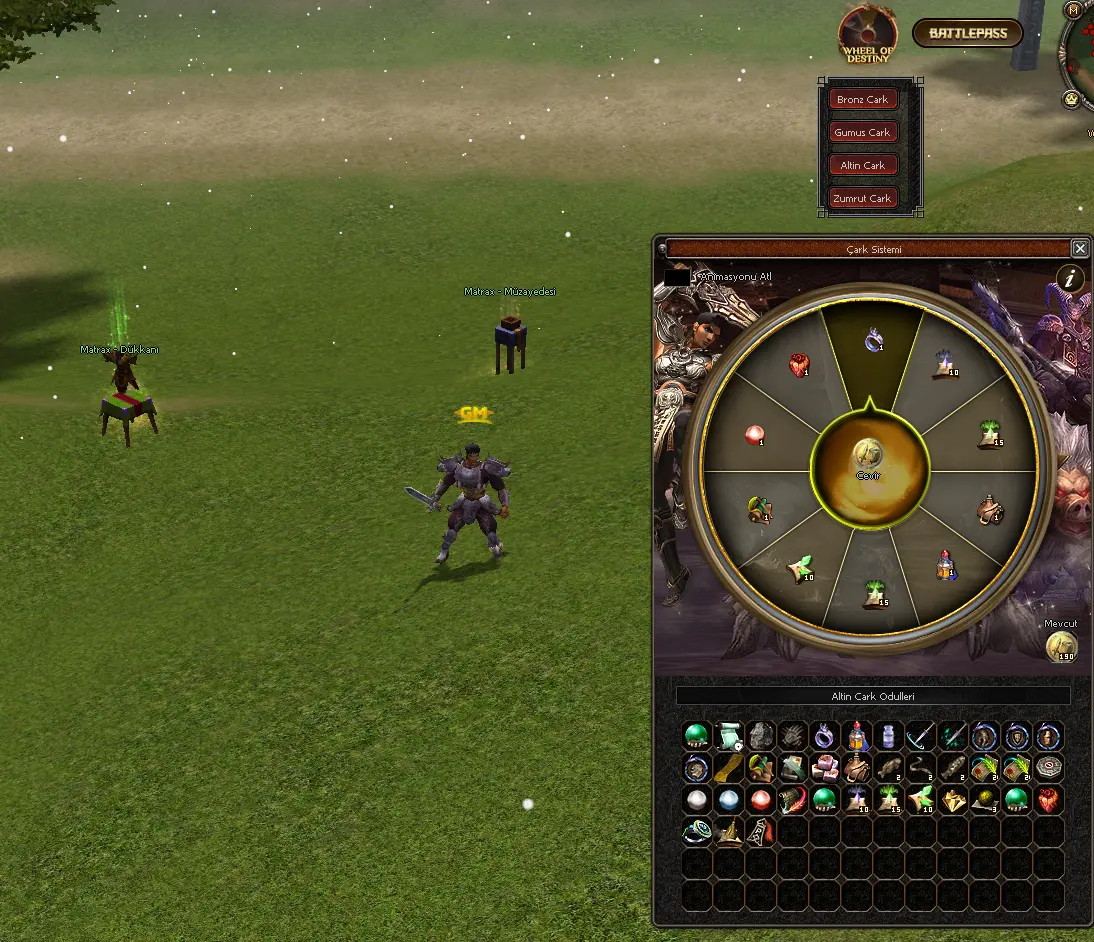Open the Battlepass menu
The height and width of the screenshot is (942, 1094).
point(967,33)
